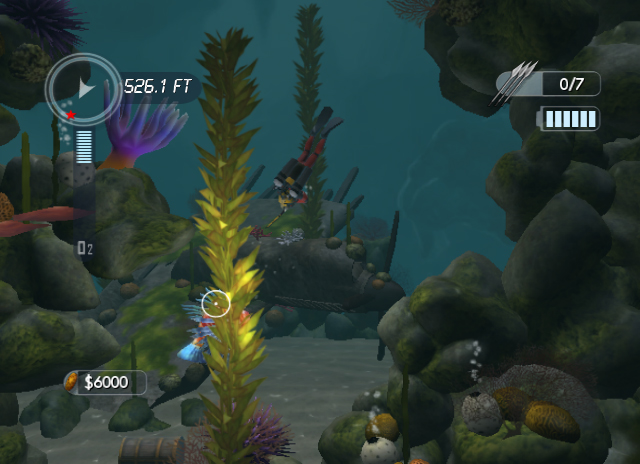The width and height of the screenshot is (640, 464).
Task: Click the gold treasure money icon
Action: tap(73, 382)
